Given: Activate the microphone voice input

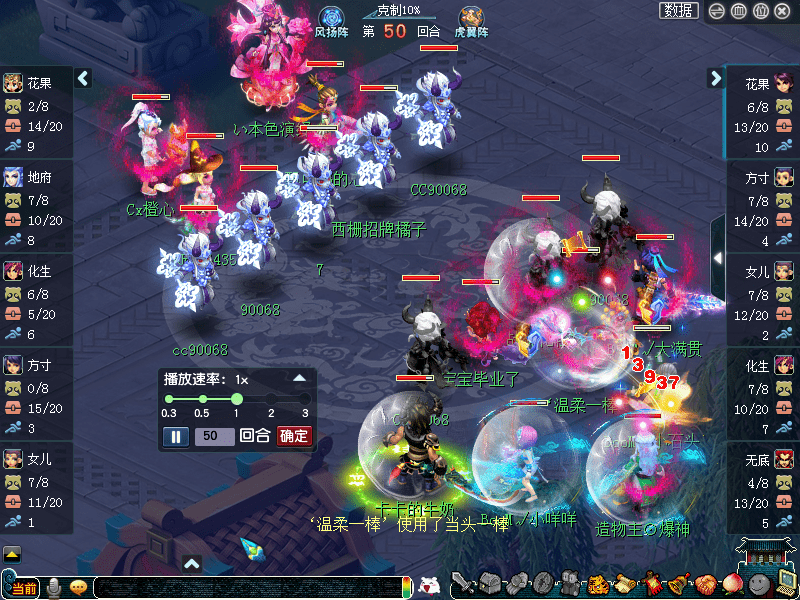Looking at the screenshot, I should 54,587.
